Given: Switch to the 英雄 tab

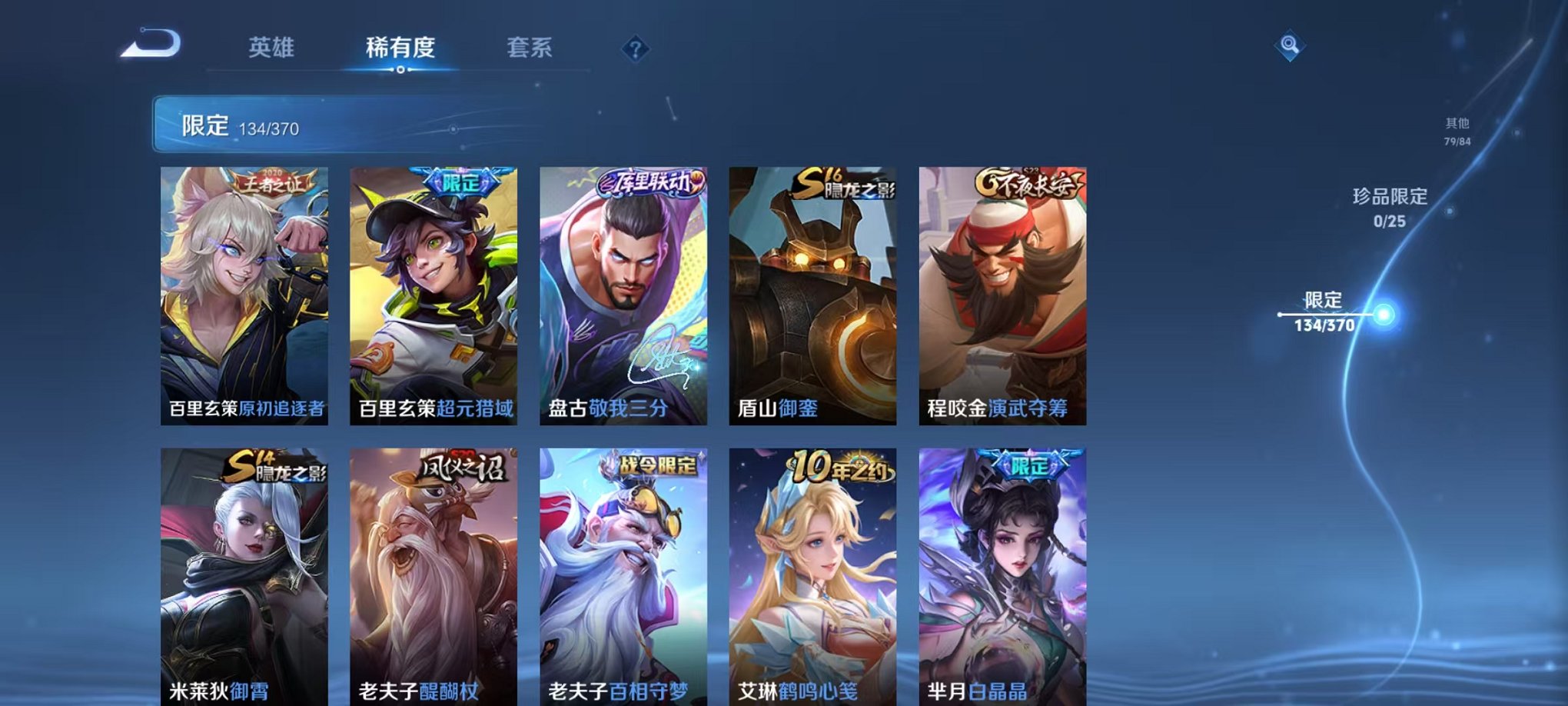Looking at the screenshot, I should 274,47.
